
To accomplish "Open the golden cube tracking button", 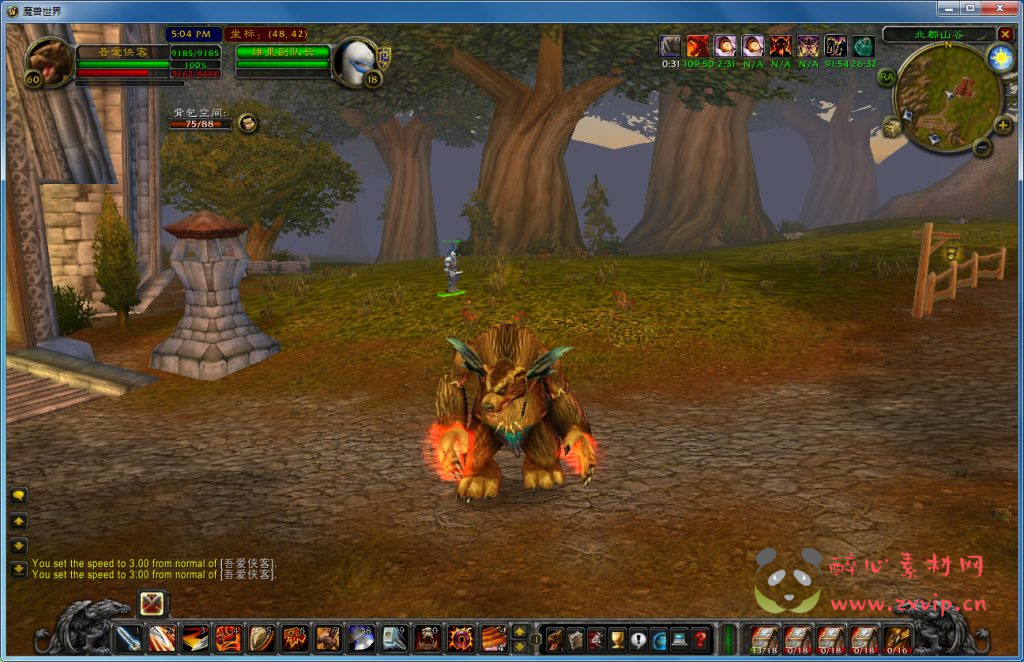I will click(890, 127).
